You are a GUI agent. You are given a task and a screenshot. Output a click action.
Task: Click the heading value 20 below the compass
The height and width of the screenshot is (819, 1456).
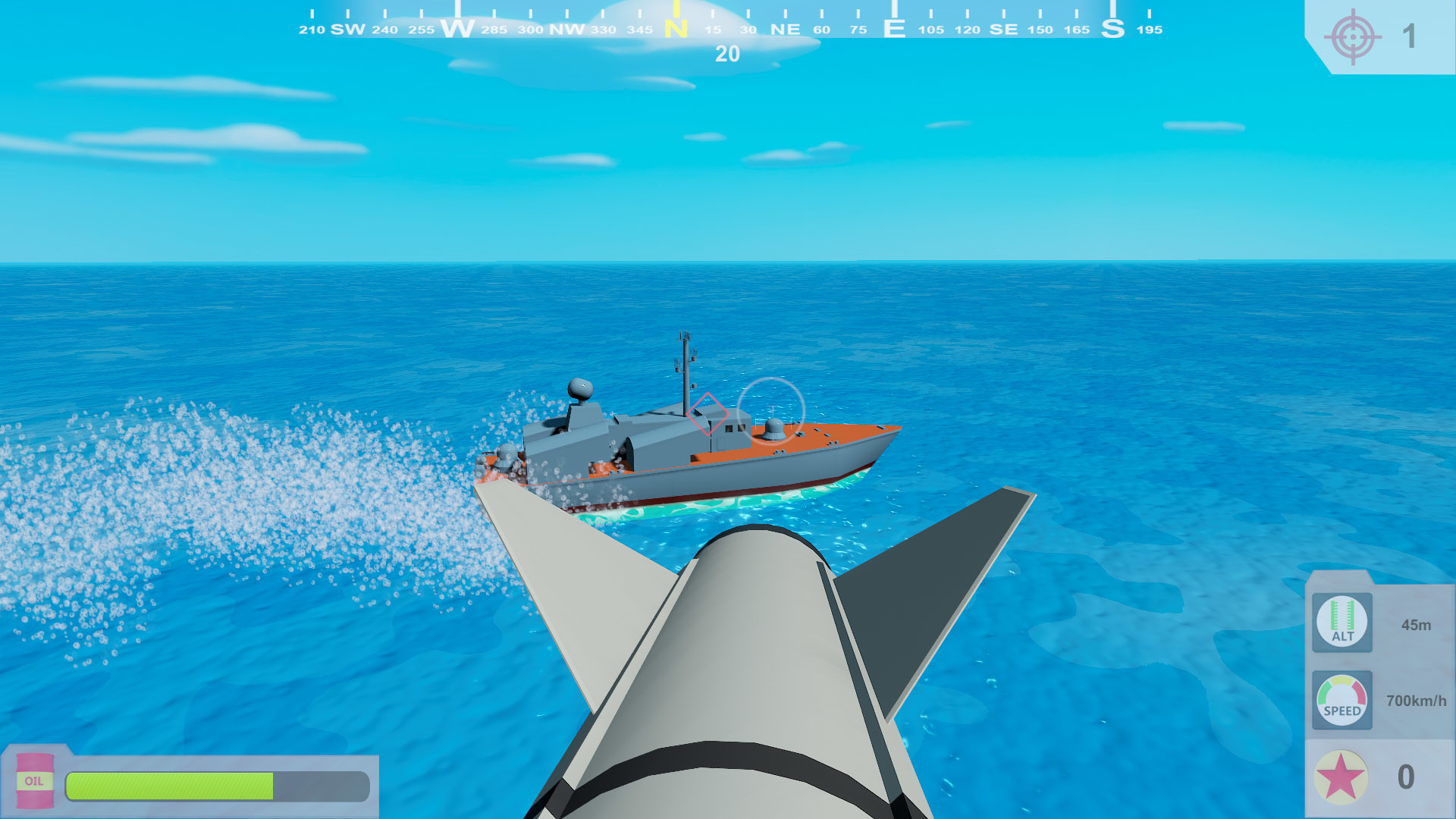point(728,55)
